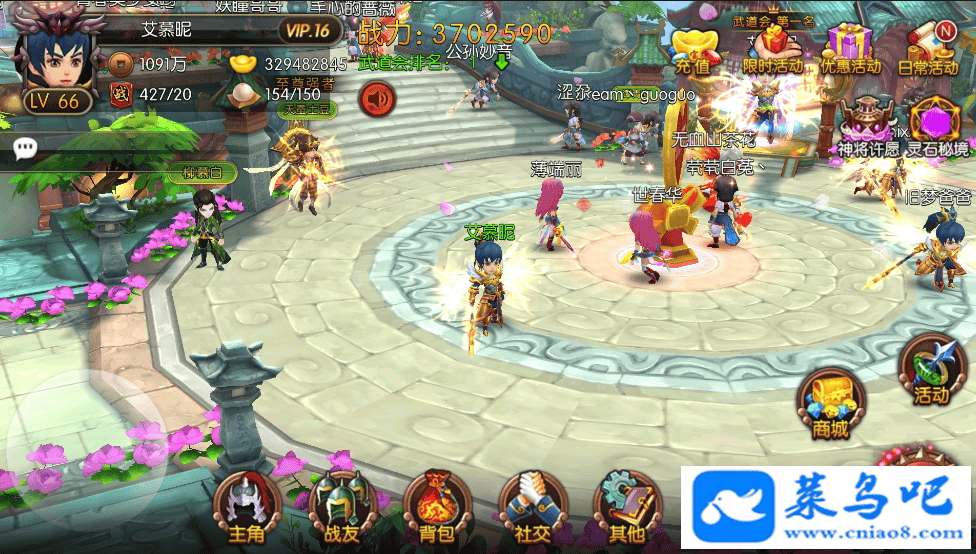This screenshot has width=976, height=554.
Task: Open 神将许愿 general wish icon
Action: [866, 130]
